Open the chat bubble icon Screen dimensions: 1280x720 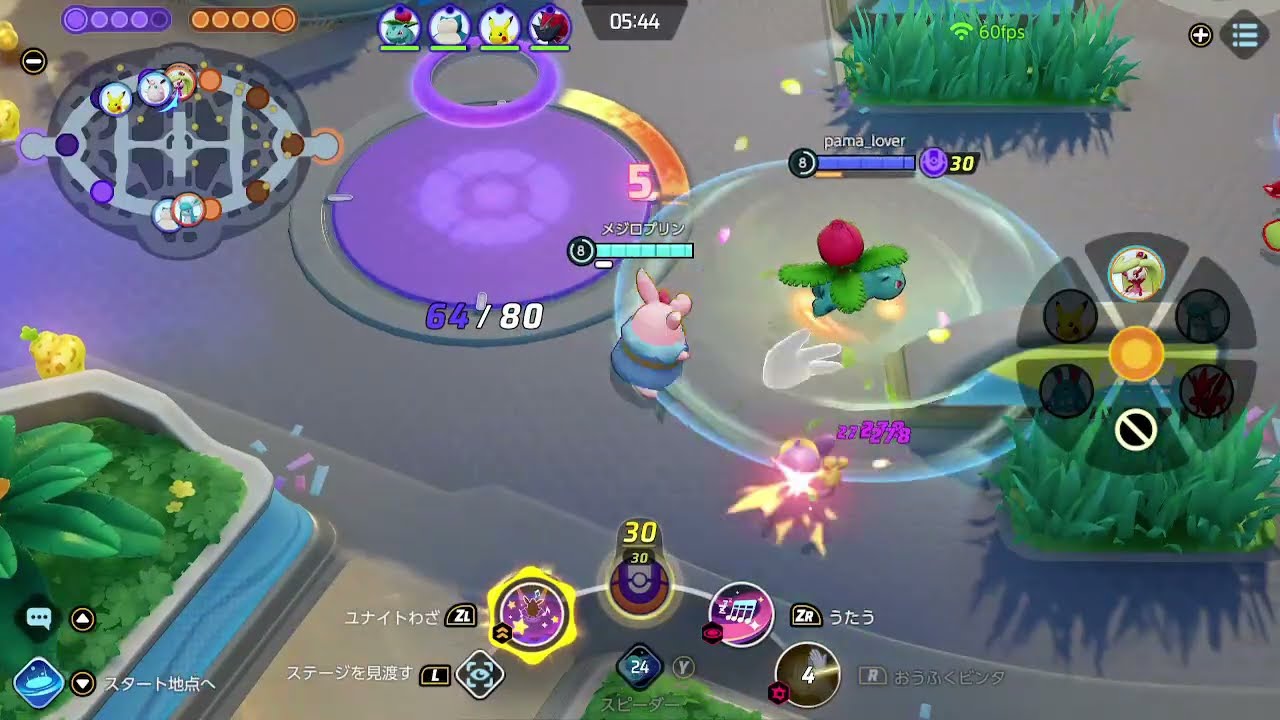(39, 620)
